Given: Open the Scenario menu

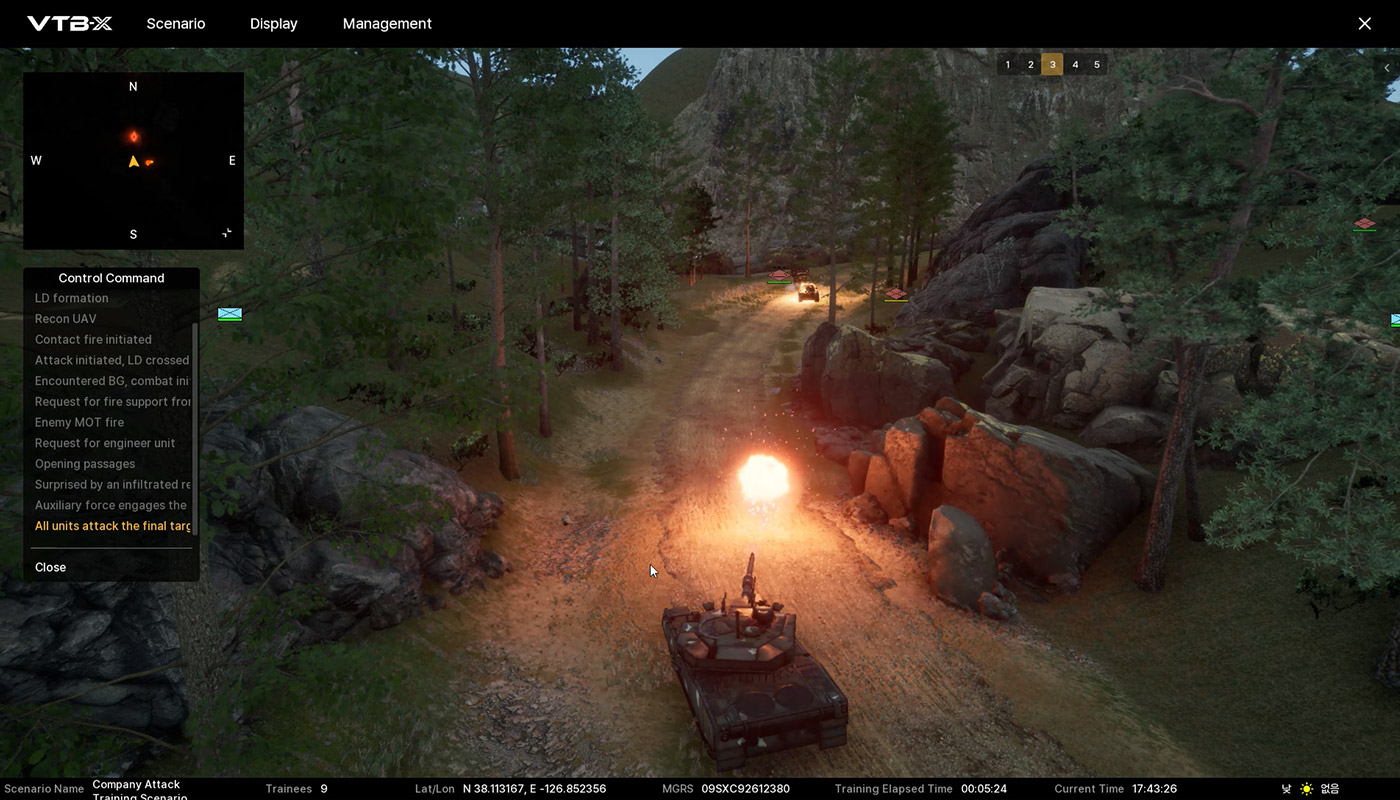Looking at the screenshot, I should (176, 24).
